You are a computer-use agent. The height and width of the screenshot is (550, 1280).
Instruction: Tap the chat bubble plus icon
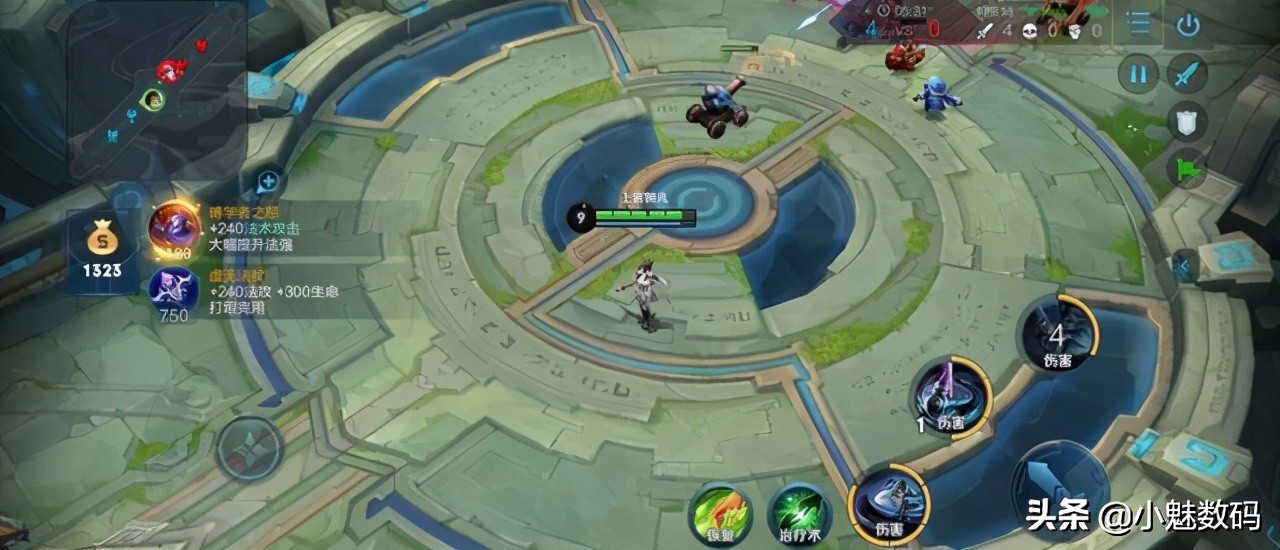(x=268, y=182)
